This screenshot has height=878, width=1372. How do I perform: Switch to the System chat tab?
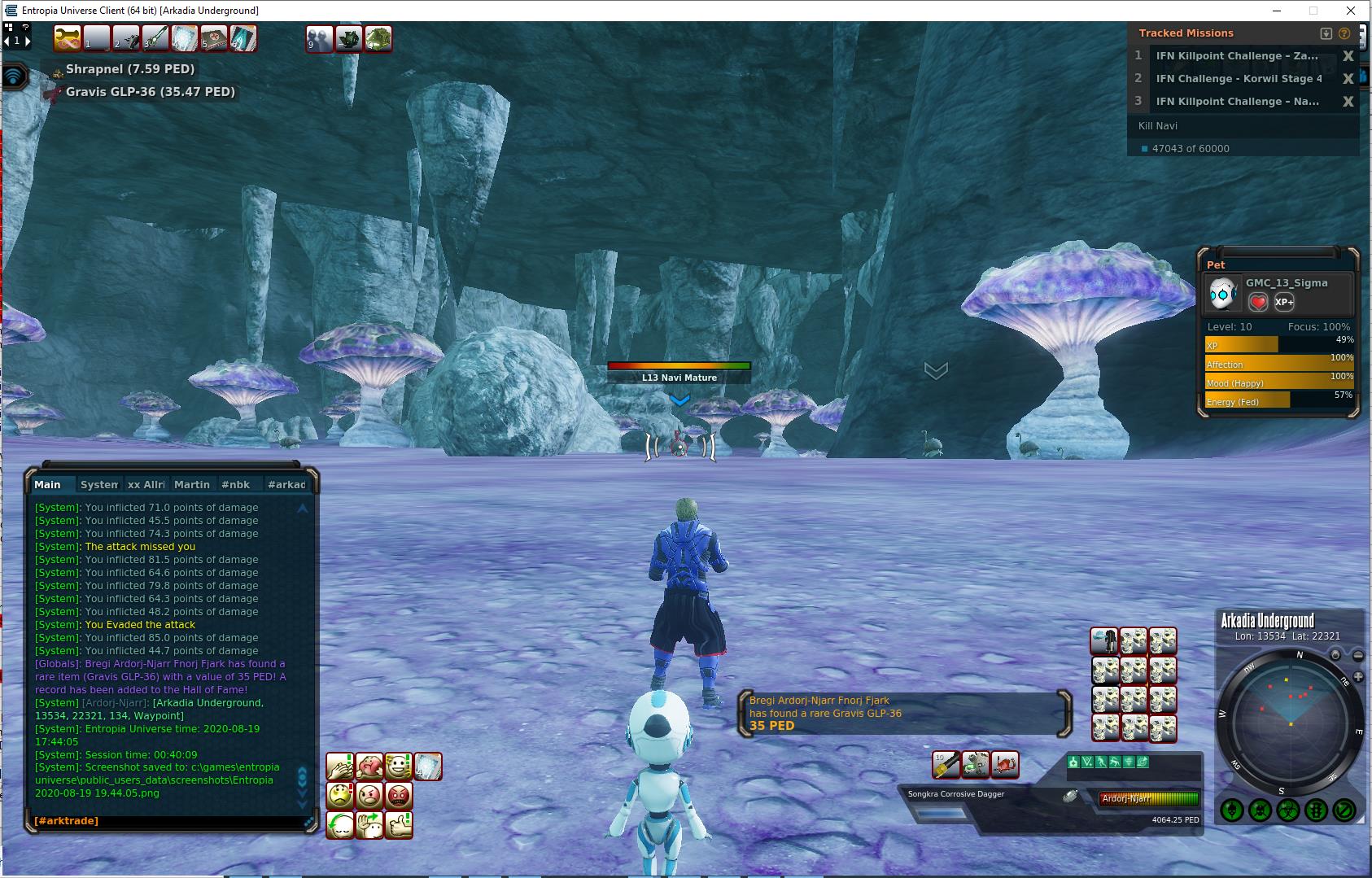(x=98, y=484)
